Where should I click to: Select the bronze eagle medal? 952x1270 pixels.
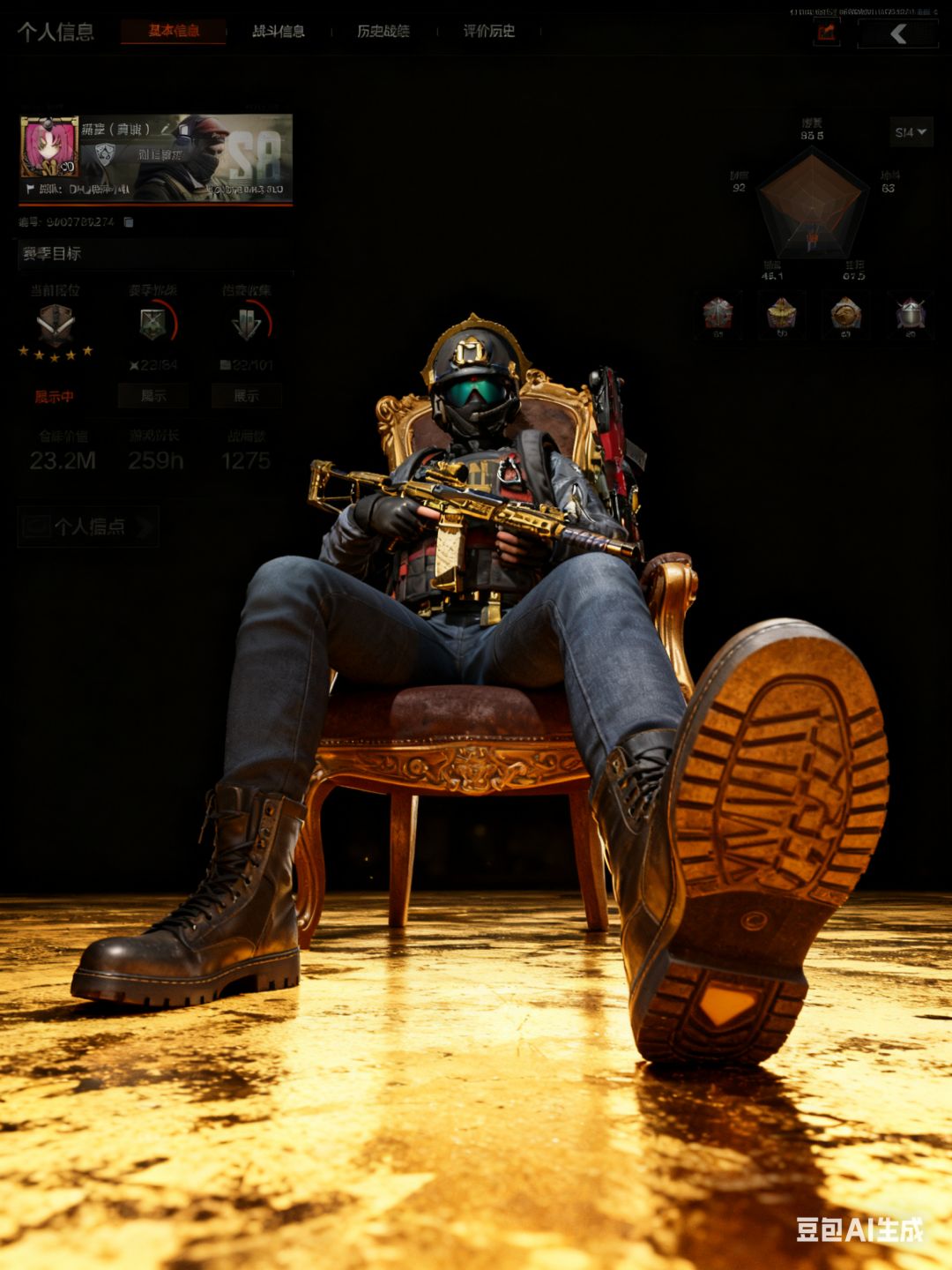point(846,313)
